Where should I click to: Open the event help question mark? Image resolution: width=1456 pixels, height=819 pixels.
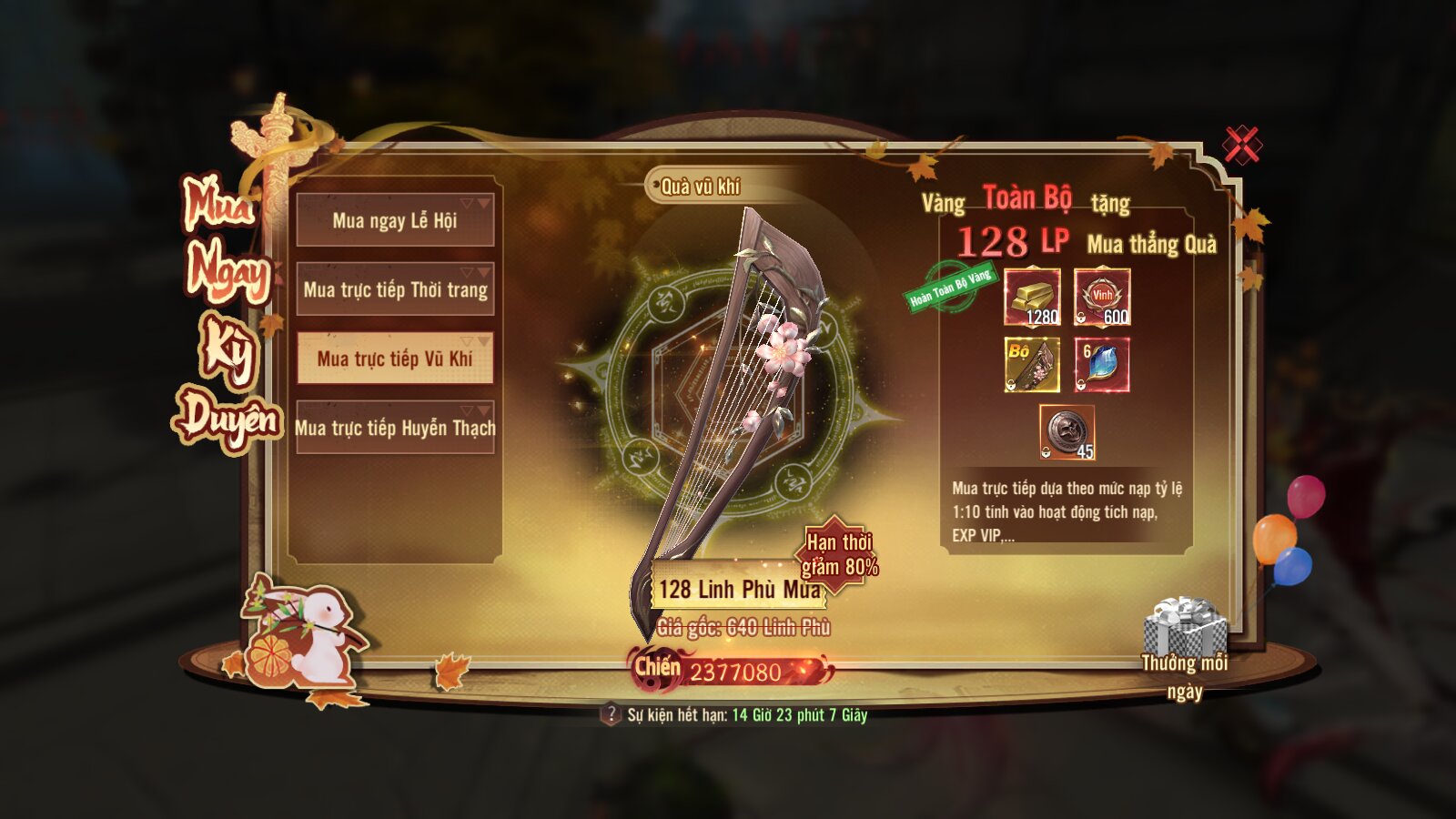611,714
